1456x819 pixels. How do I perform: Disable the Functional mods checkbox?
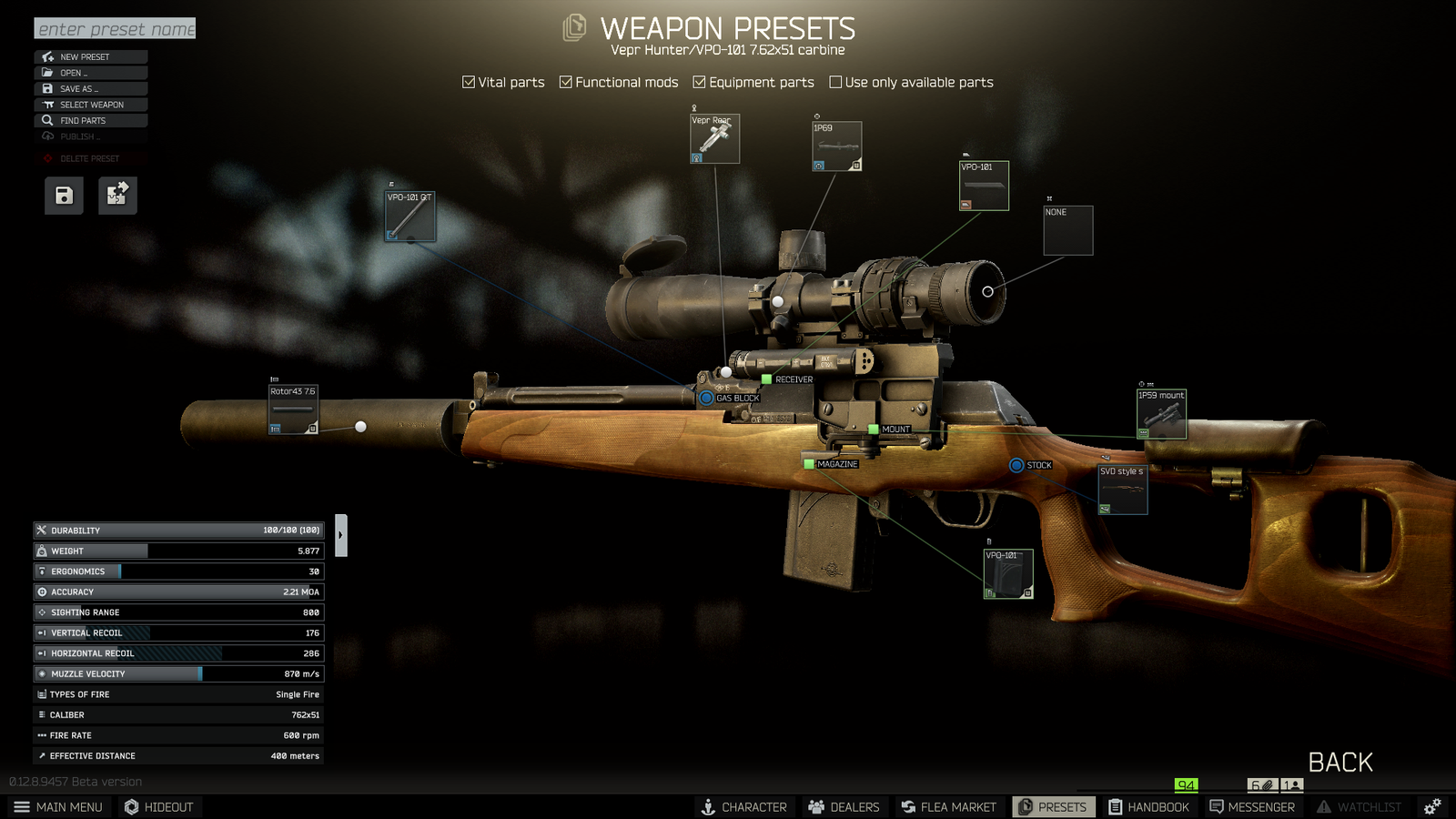click(566, 82)
